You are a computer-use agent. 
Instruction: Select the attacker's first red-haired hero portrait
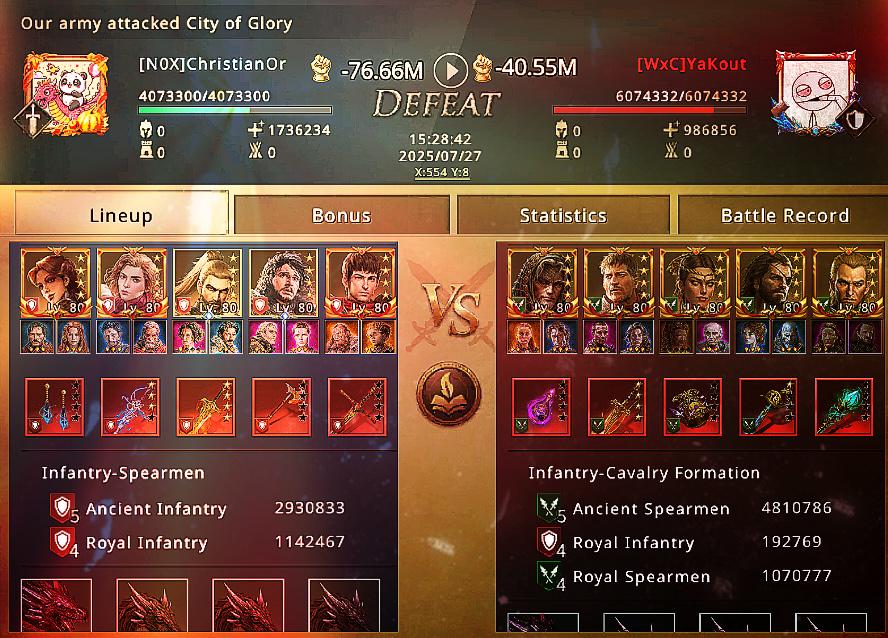coord(56,282)
